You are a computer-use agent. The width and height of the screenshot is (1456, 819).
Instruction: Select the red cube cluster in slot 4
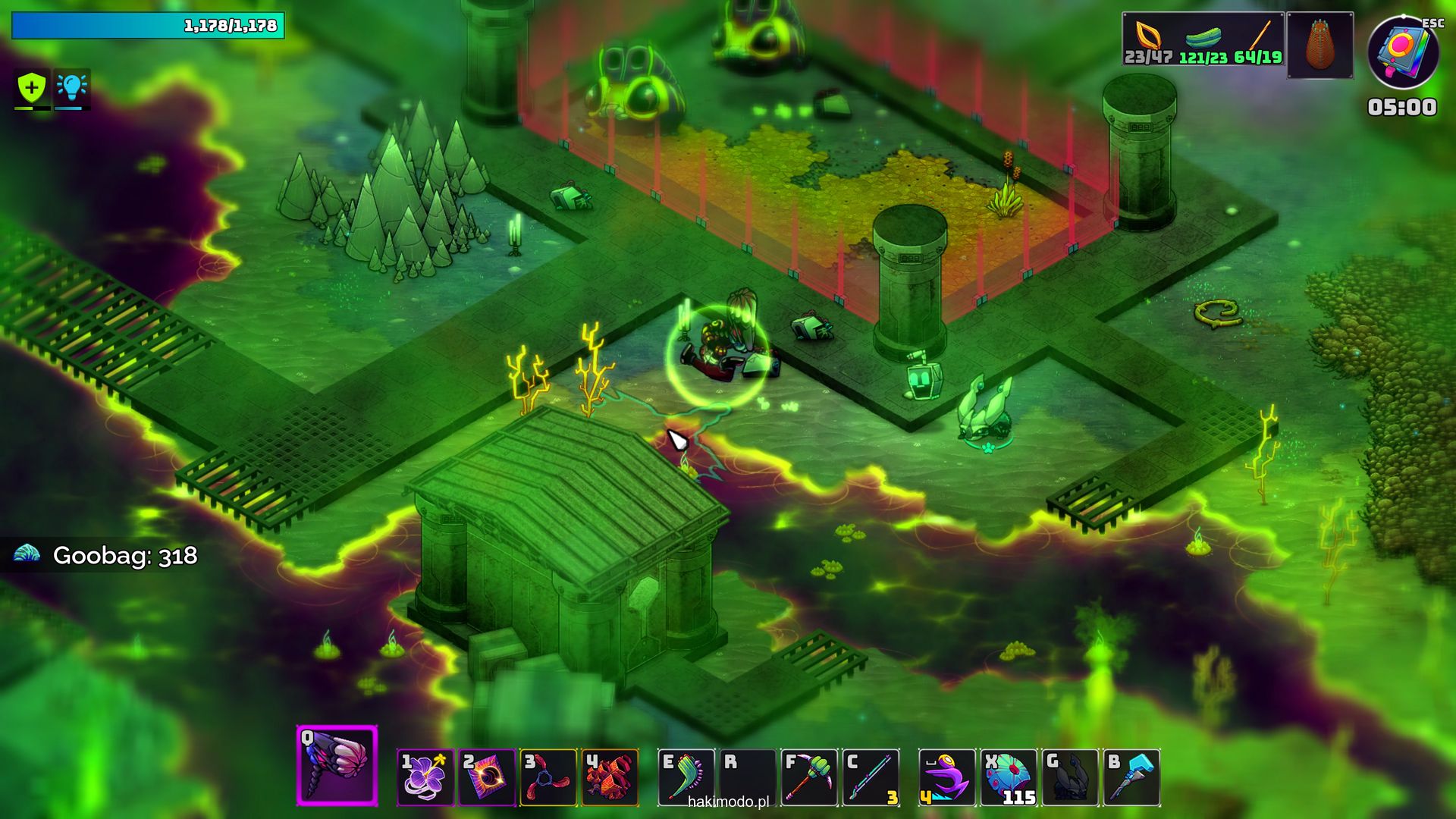click(610, 777)
